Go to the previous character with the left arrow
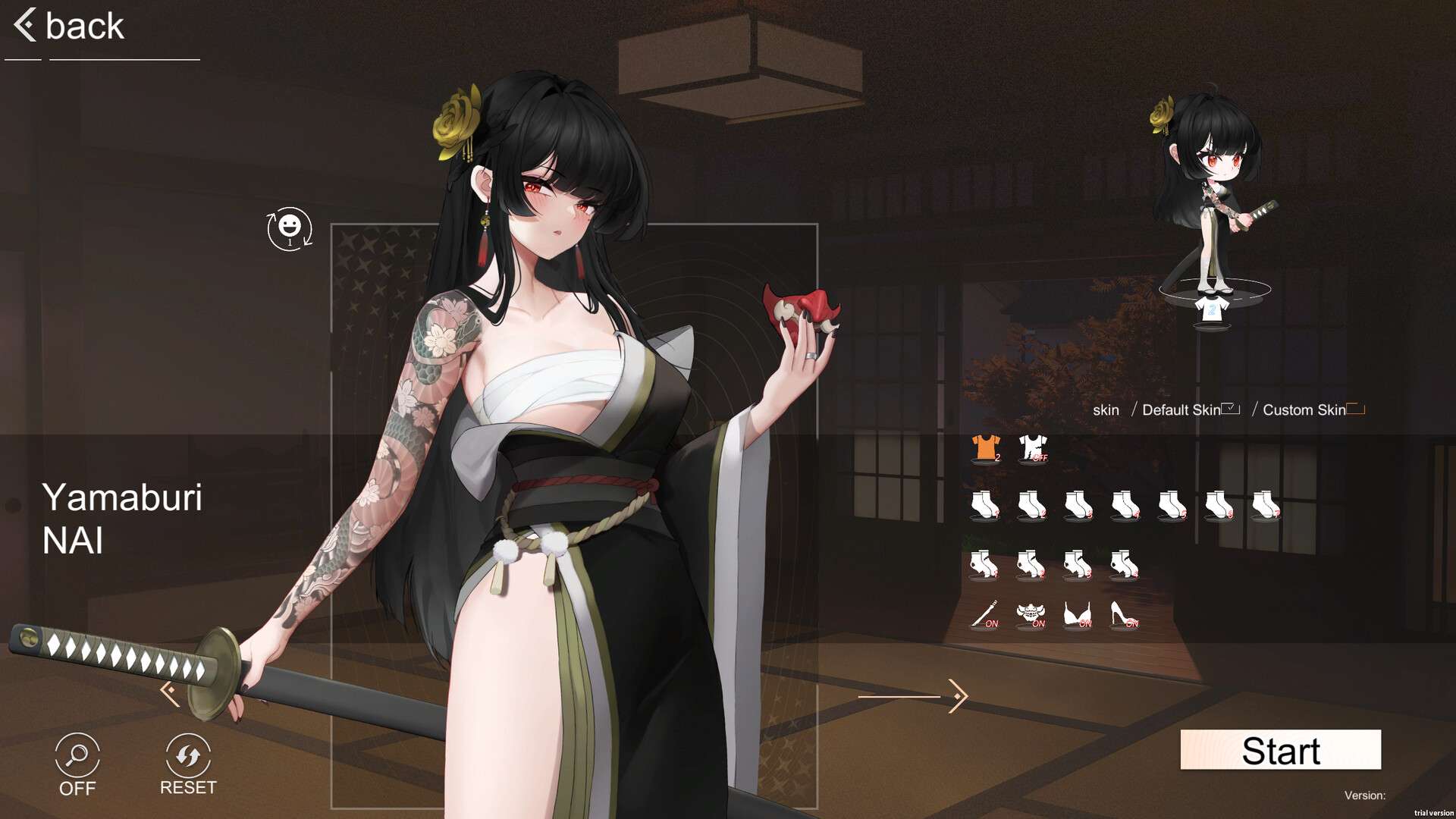The width and height of the screenshot is (1456, 819). (x=170, y=692)
